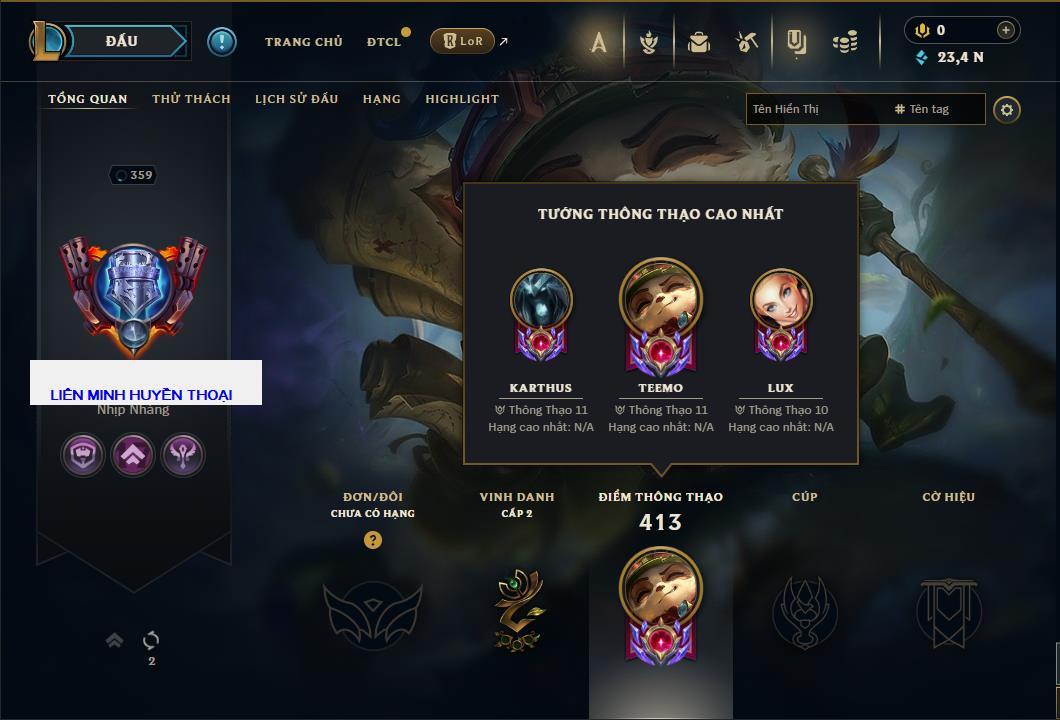Image resolution: width=1060 pixels, height=720 pixels.
Task: Show the HIGHLIGHT tab
Action: 462,99
